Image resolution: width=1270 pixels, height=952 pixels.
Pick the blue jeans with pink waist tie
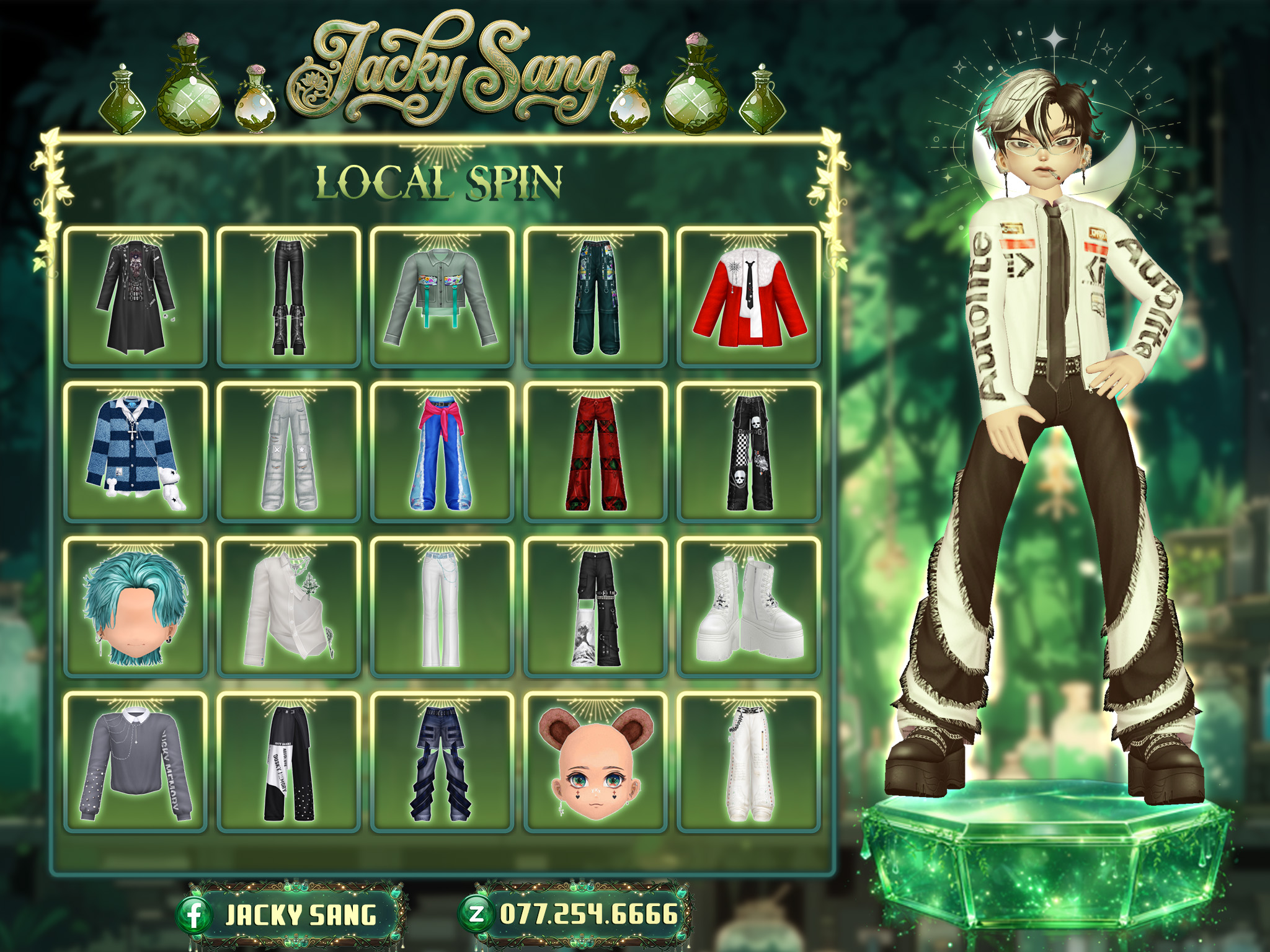(x=442, y=452)
